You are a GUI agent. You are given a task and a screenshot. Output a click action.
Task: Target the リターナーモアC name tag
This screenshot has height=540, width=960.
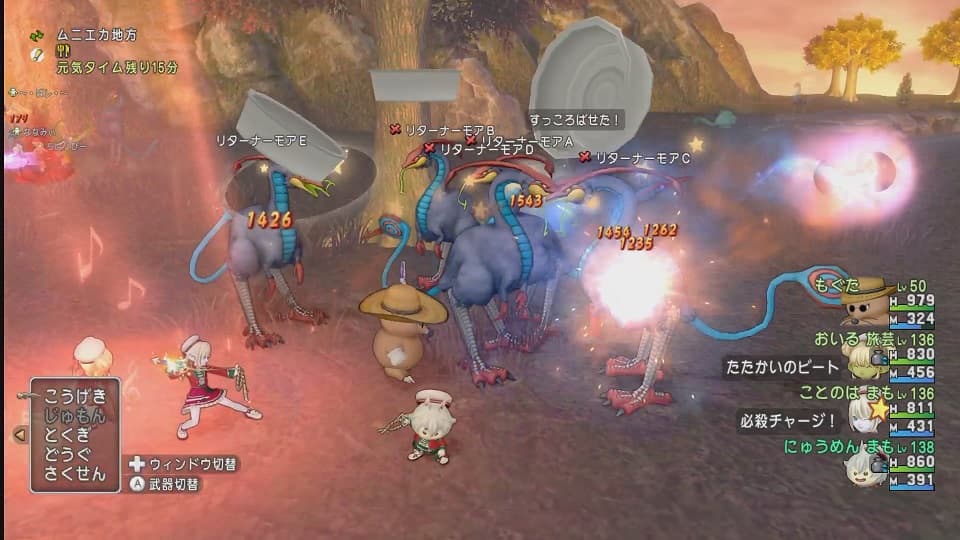pos(643,158)
